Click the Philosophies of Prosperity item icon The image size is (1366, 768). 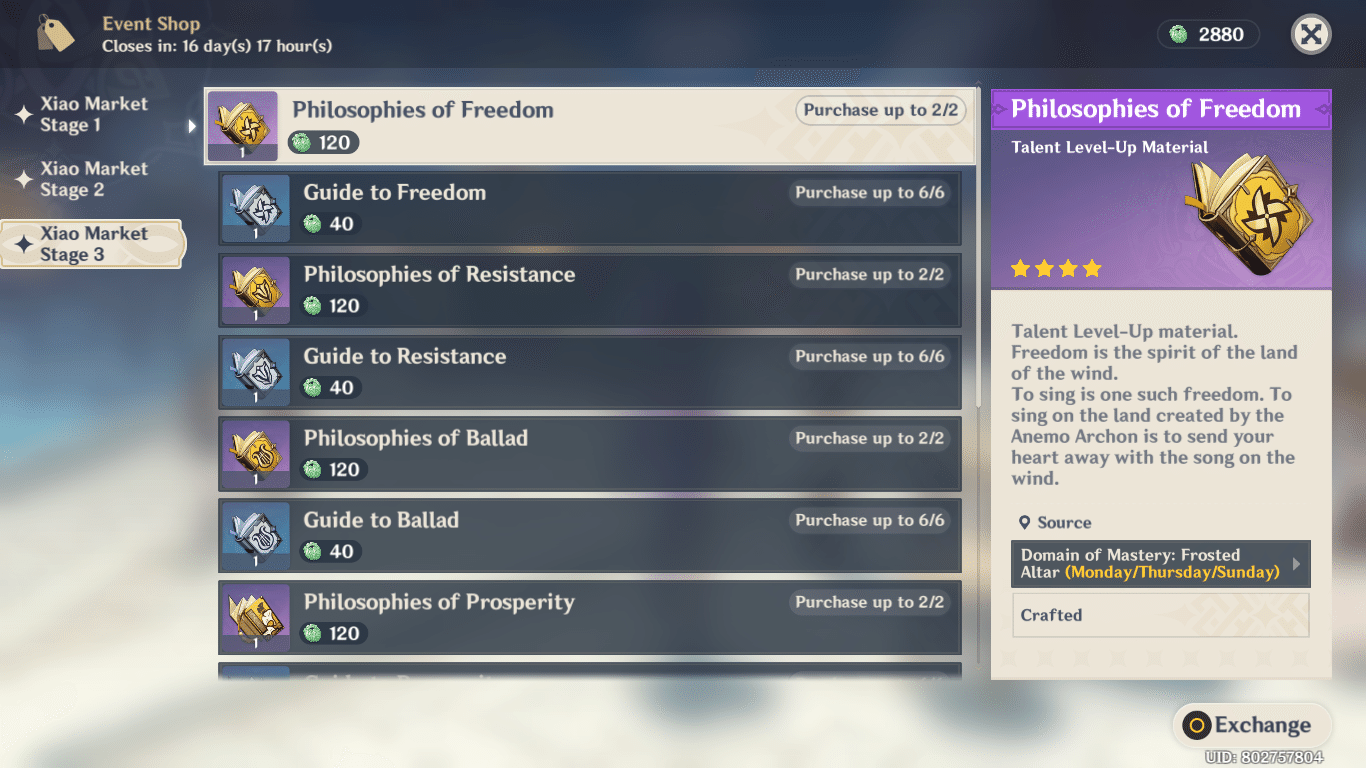coord(255,618)
